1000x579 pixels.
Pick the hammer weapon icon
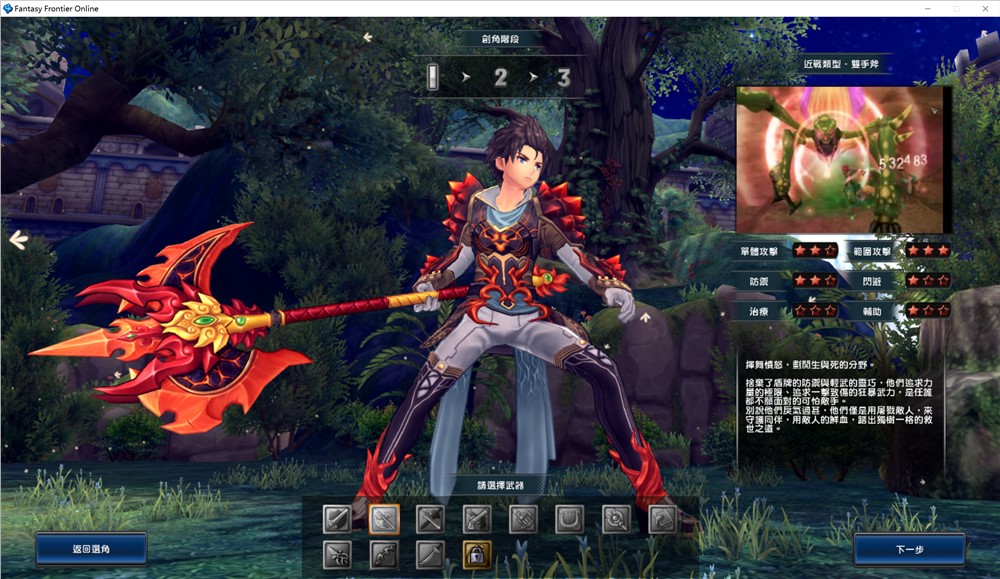pos(430,518)
